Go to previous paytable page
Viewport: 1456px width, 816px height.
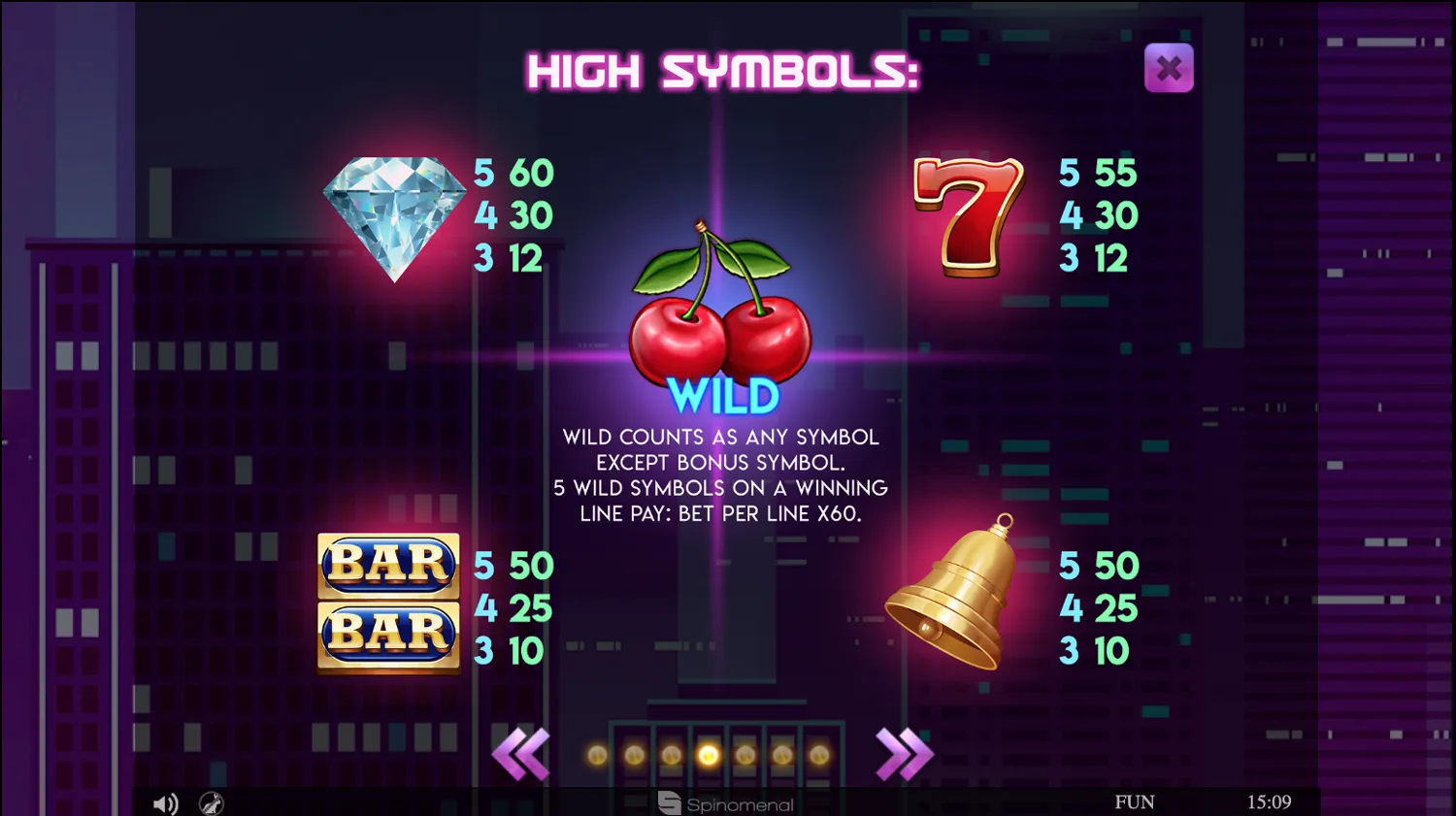tap(521, 753)
